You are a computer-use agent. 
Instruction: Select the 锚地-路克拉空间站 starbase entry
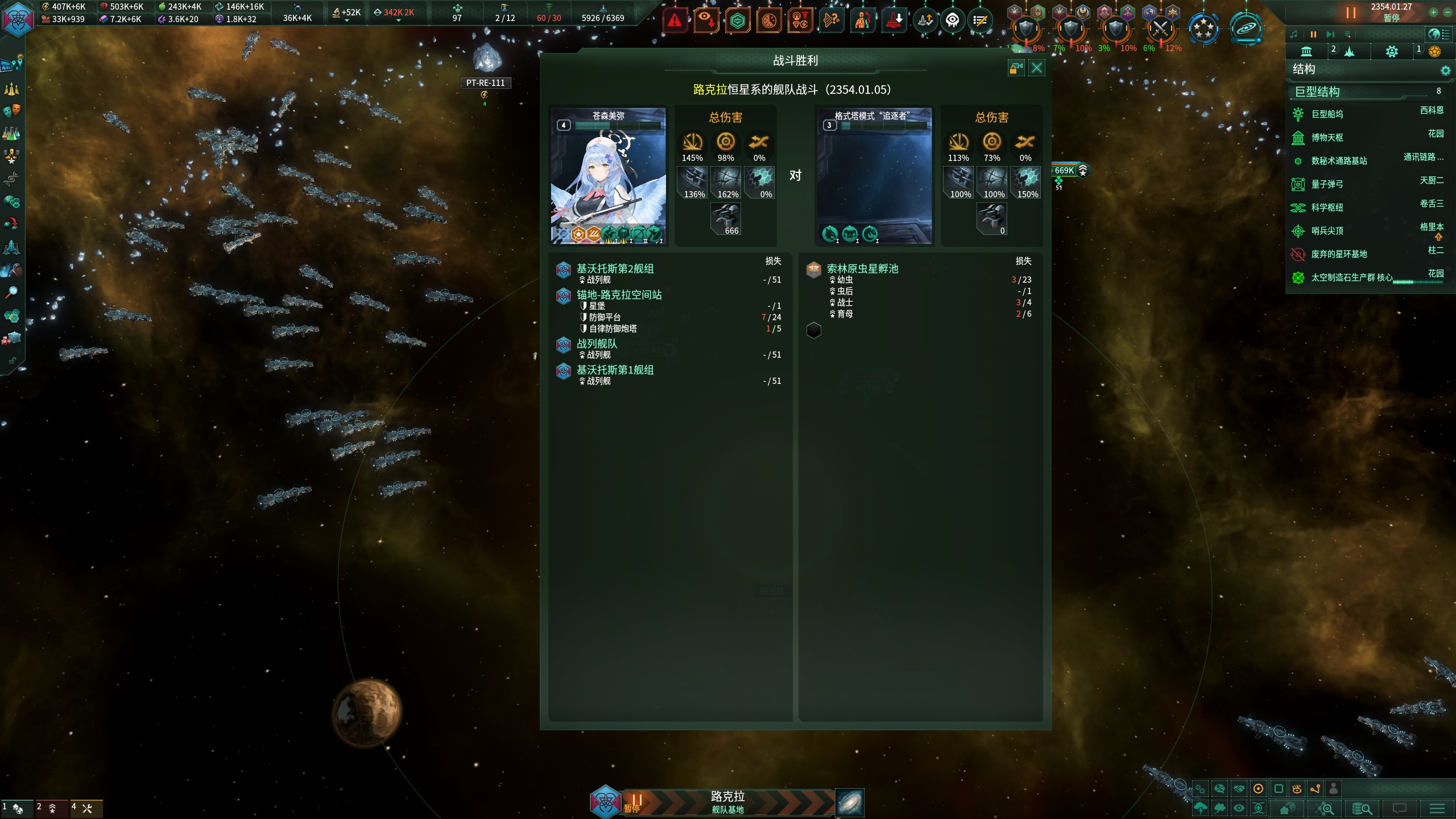619,295
